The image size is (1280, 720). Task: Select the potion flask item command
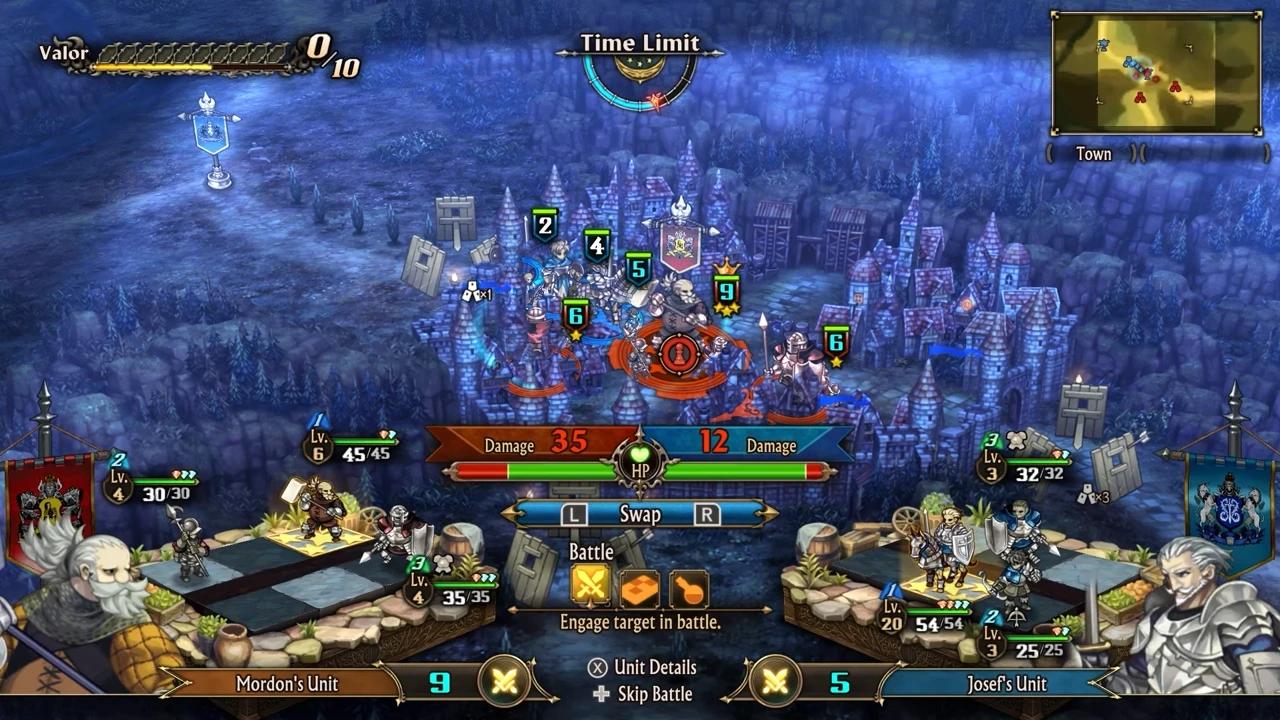coord(689,588)
